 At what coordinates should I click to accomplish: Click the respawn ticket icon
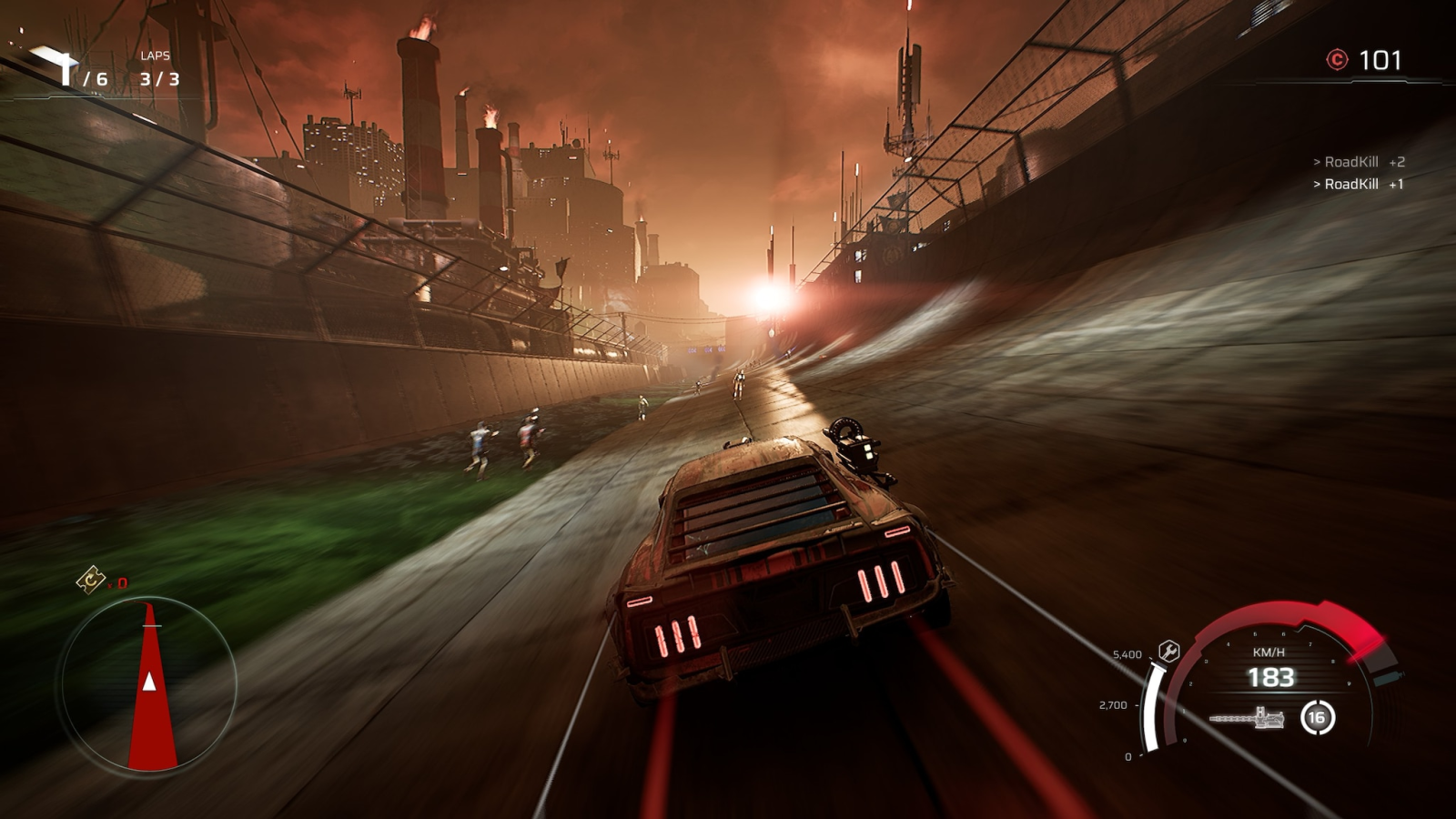tap(91, 579)
